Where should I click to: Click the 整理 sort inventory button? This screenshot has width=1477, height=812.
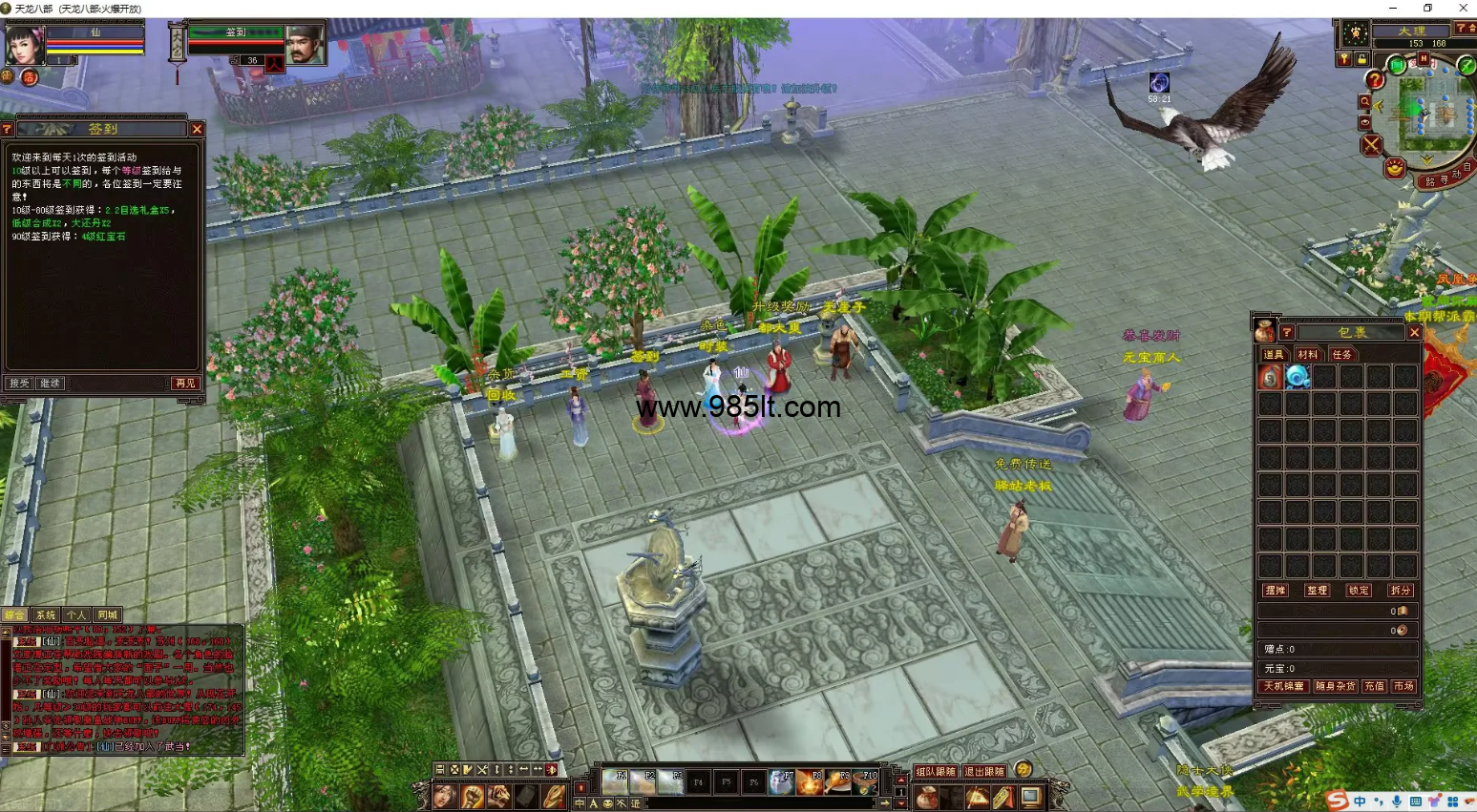pos(1318,591)
